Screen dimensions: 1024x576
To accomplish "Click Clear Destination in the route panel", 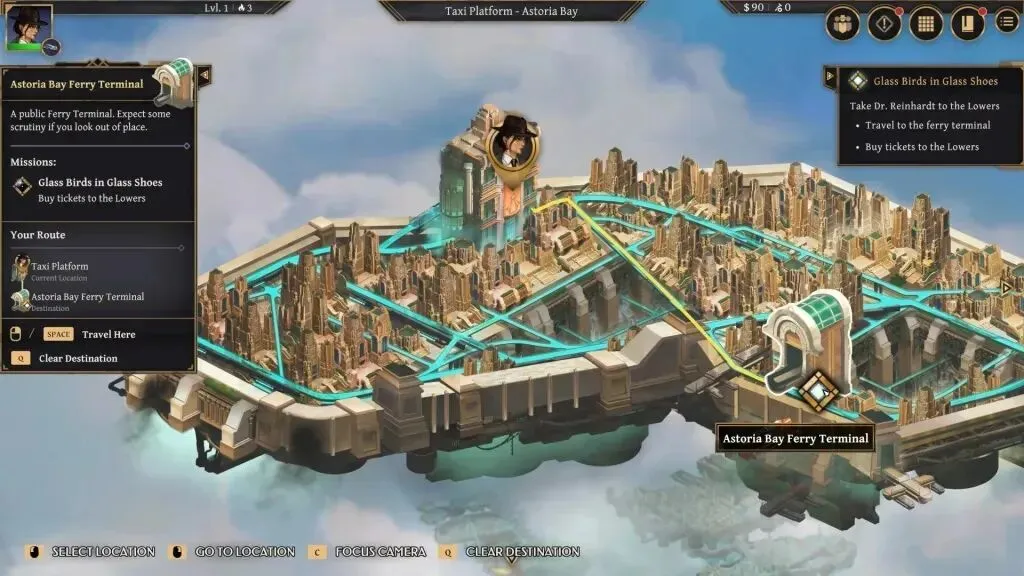I will click(x=77, y=358).
